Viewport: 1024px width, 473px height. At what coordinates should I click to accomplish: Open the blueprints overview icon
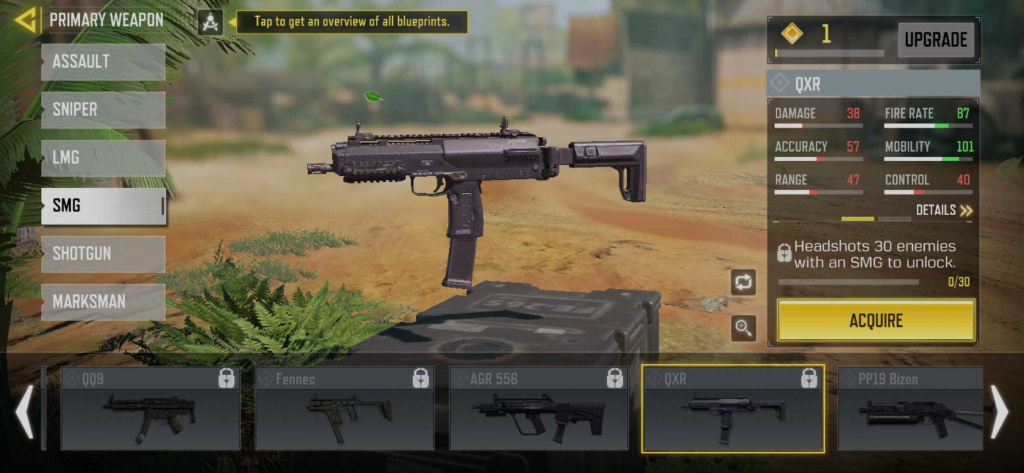pyautogui.click(x=210, y=21)
